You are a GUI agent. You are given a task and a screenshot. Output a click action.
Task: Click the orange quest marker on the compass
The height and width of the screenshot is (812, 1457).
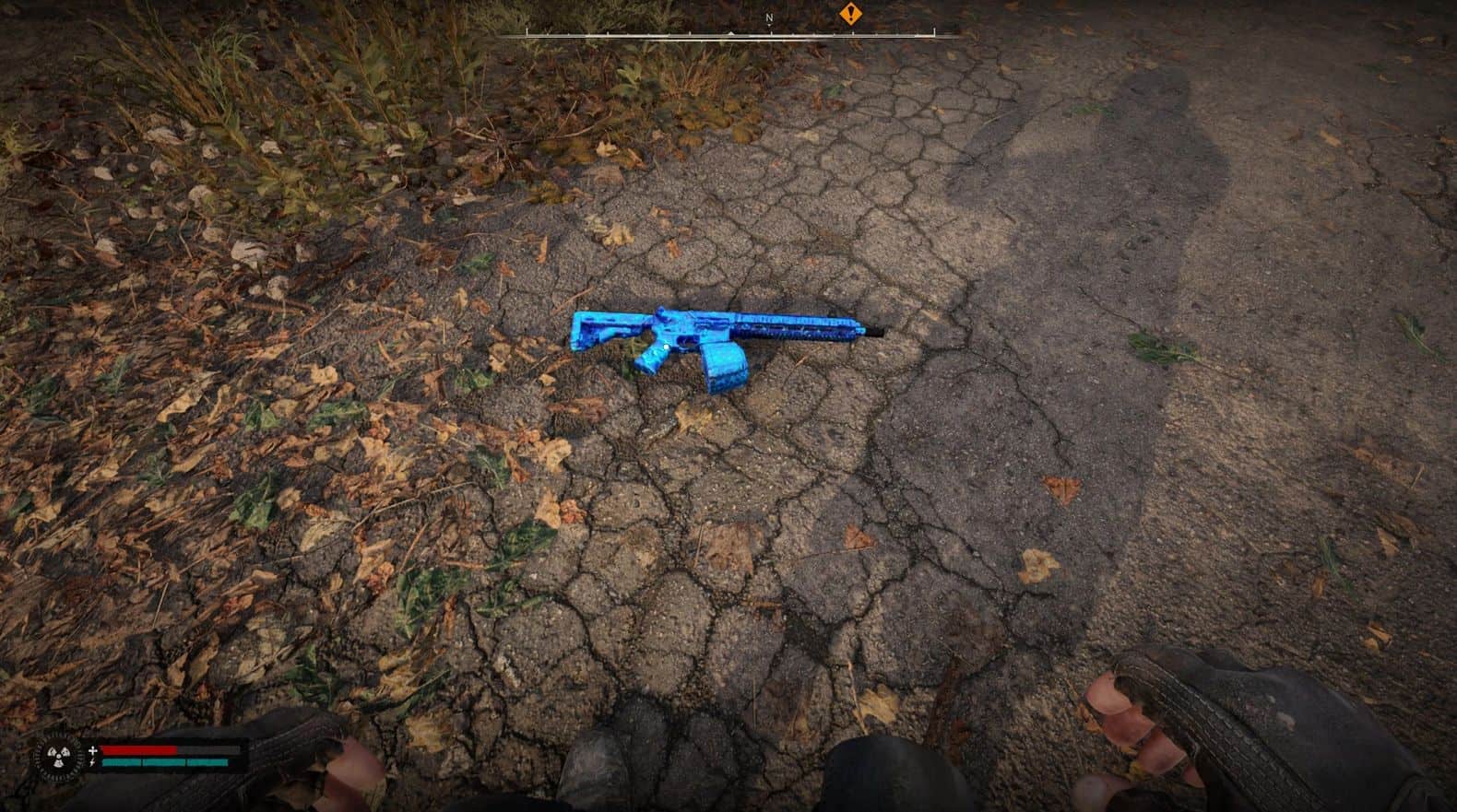pos(849,14)
